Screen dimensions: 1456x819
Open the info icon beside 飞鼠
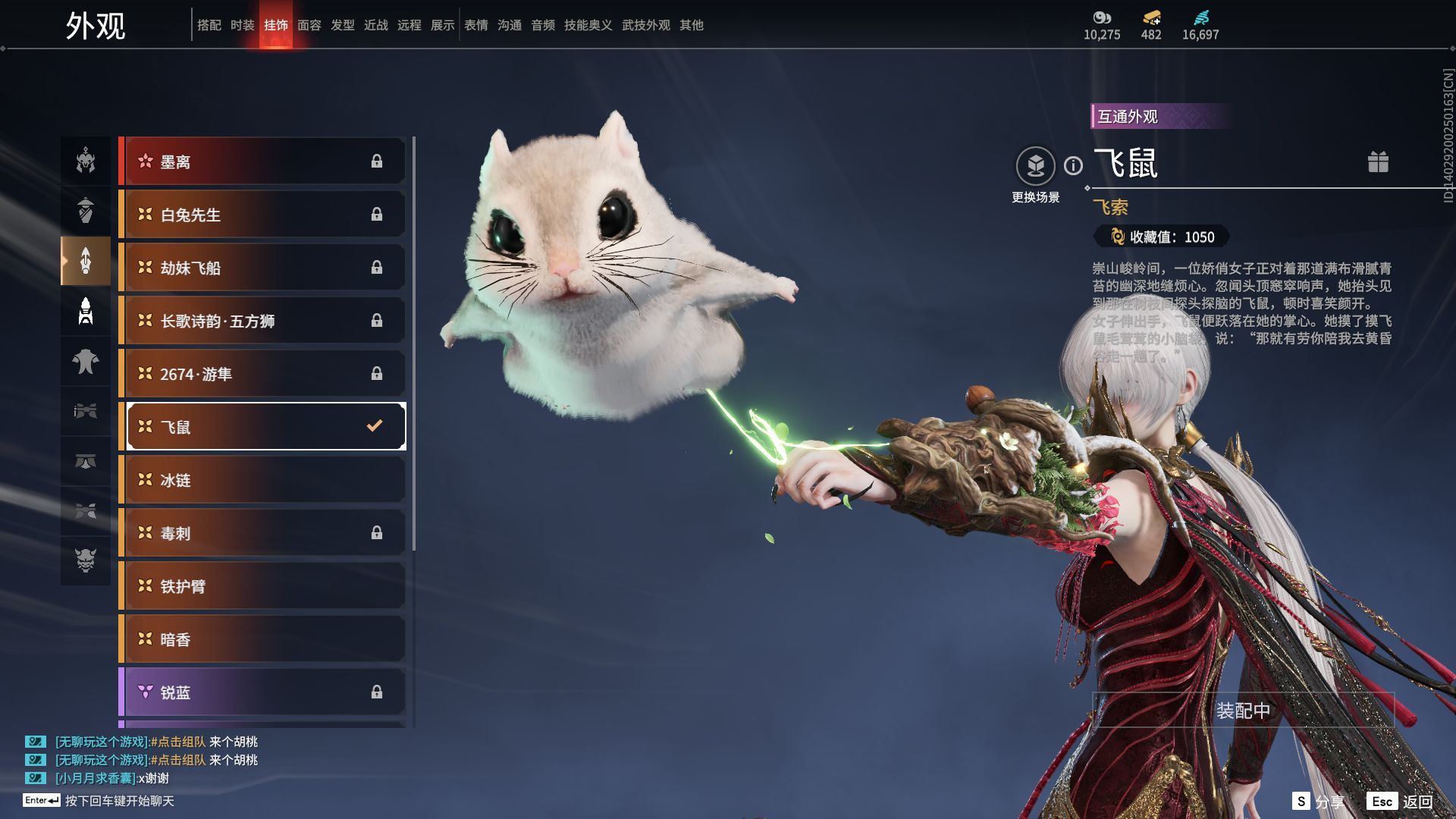pos(1073,165)
